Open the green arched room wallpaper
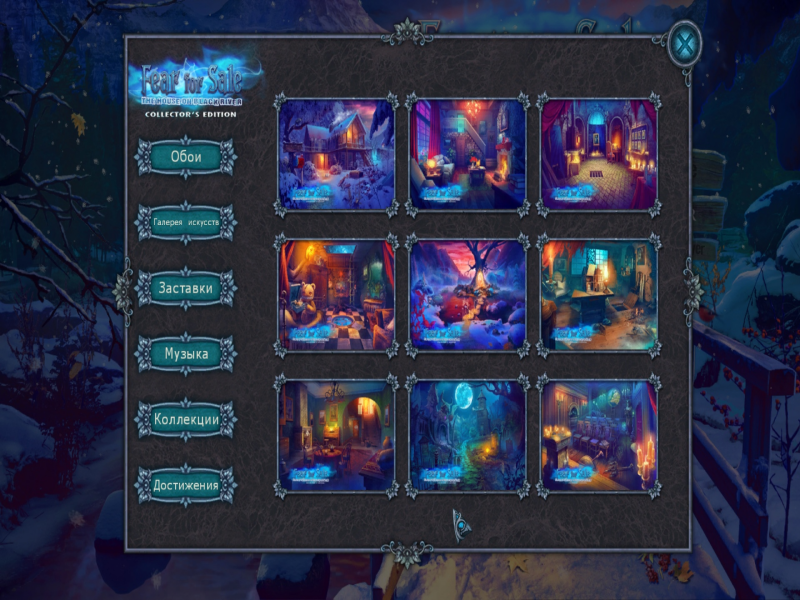This screenshot has height=600, width=800. click(336, 435)
